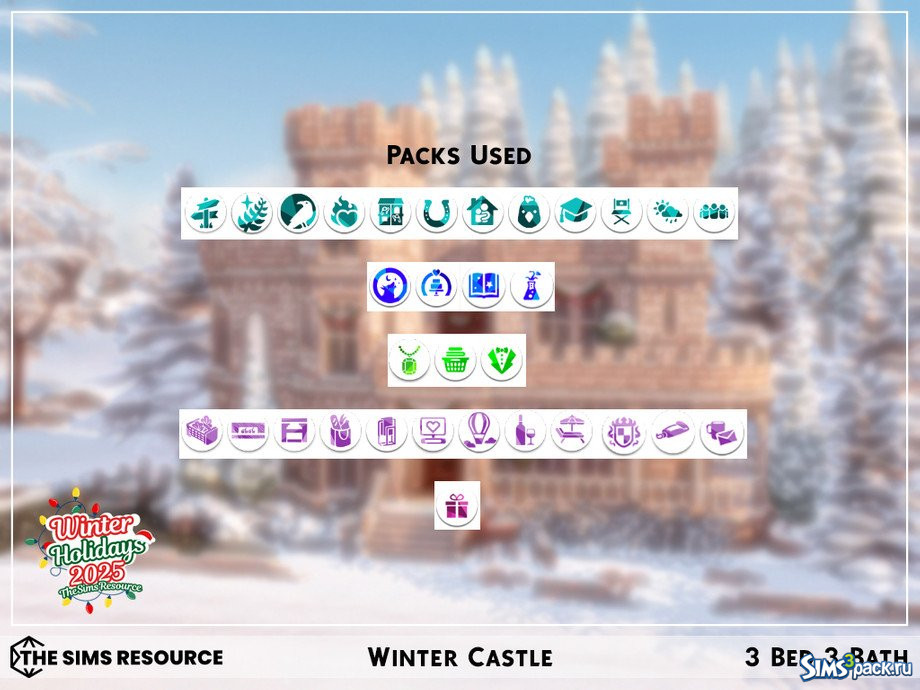Click the green tuxedo pack icon

click(502, 361)
